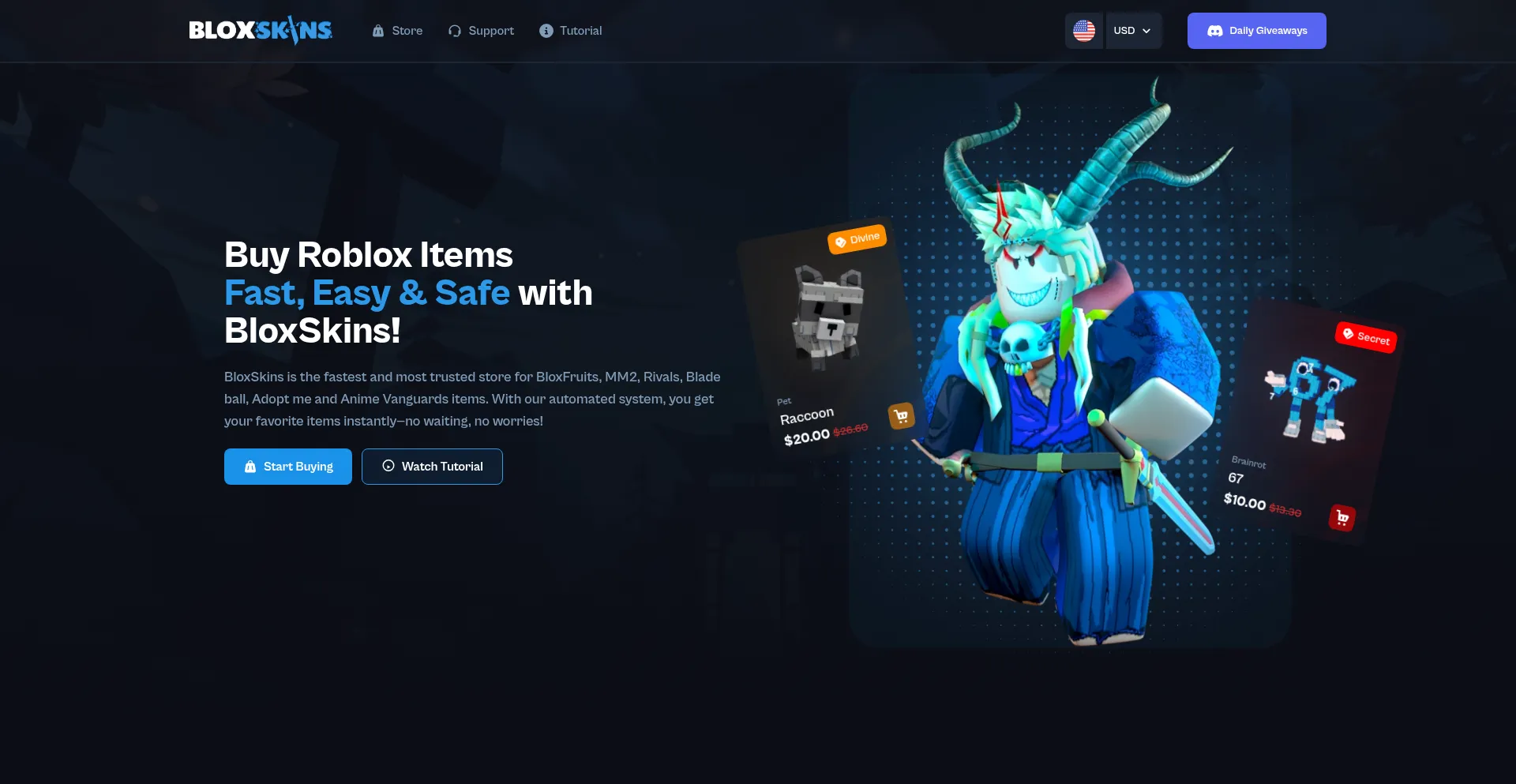Watch Tutorial video

point(432,467)
